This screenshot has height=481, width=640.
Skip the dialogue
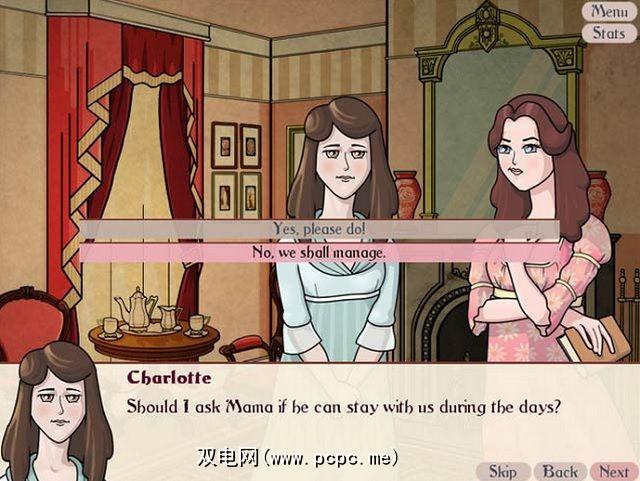point(503,471)
